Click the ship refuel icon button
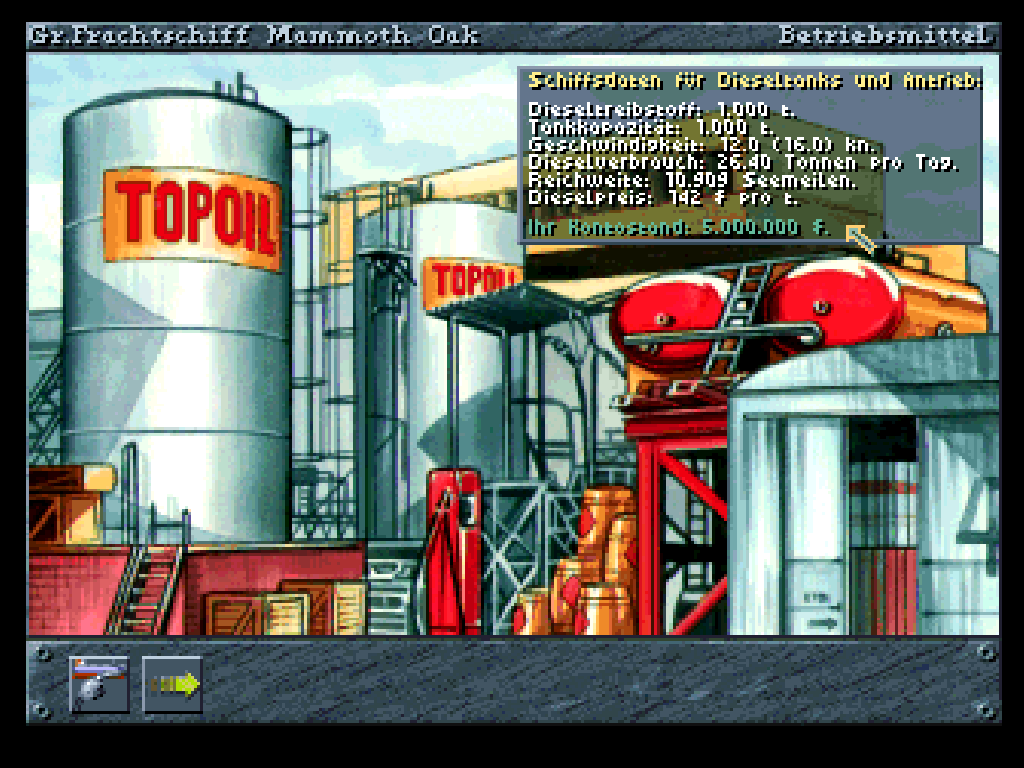This screenshot has width=1024, height=768. coord(99,684)
